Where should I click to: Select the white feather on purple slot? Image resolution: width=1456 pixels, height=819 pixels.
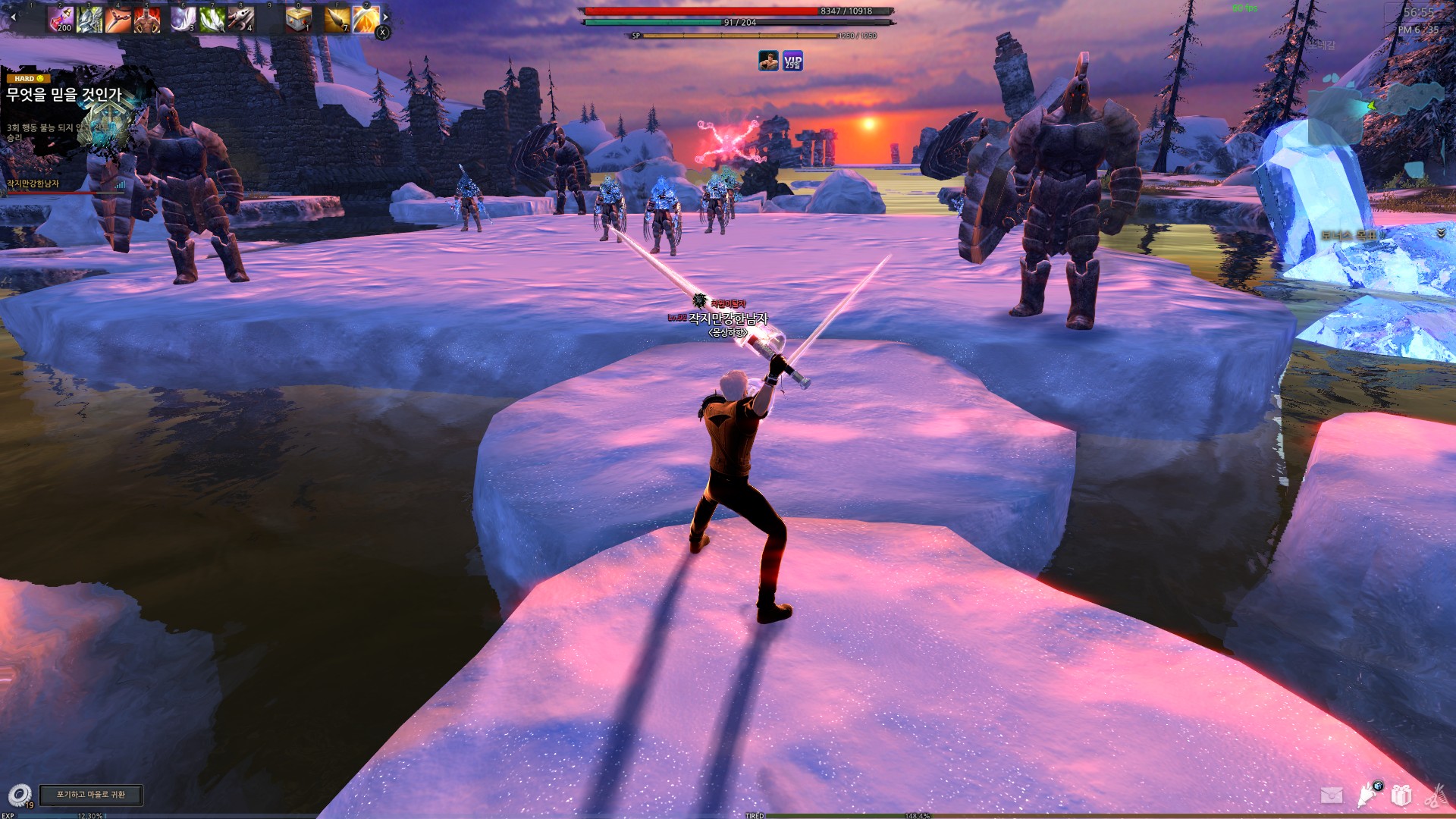[183, 20]
